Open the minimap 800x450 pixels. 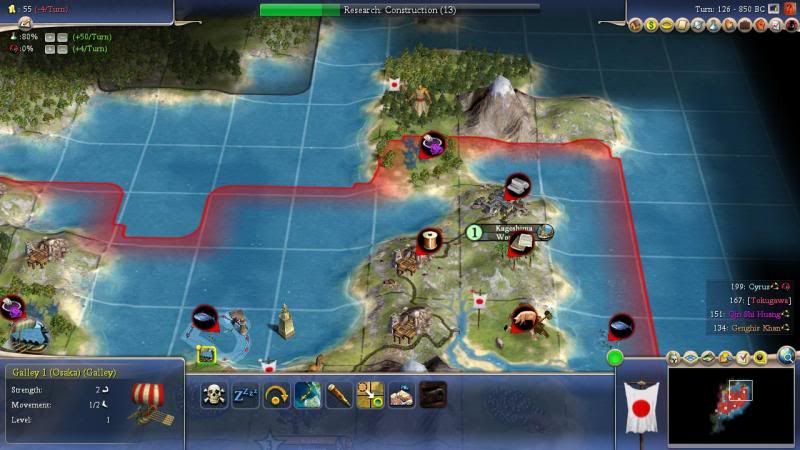pyautogui.click(x=730, y=405)
